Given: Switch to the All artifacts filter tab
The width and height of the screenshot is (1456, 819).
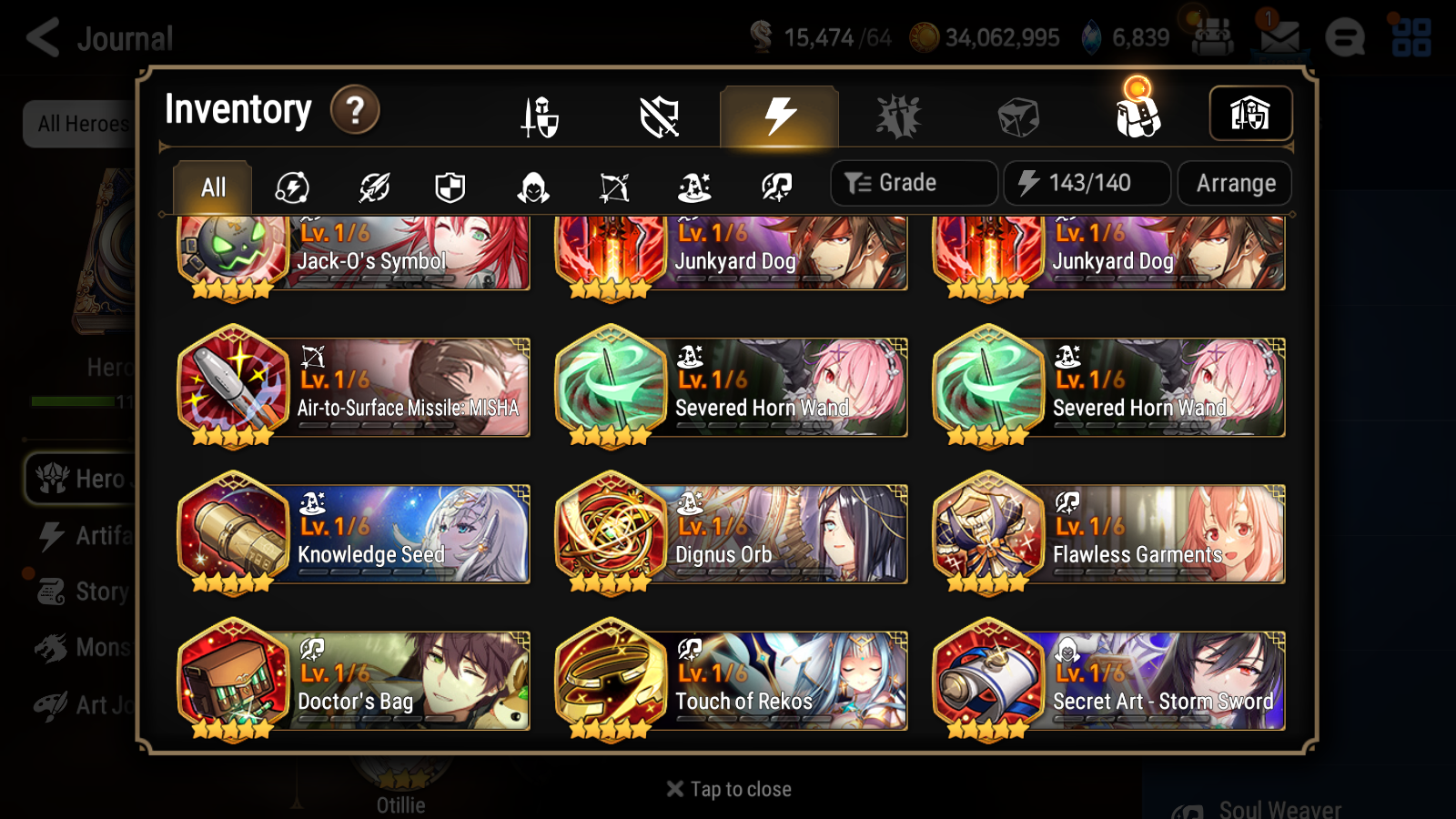Looking at the screenshot, I should click(211, 186).
